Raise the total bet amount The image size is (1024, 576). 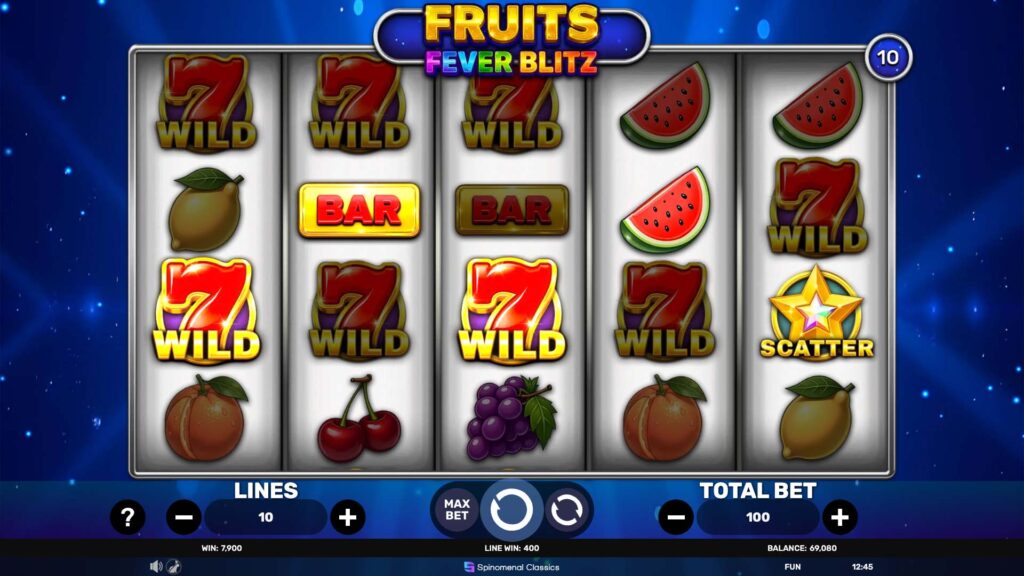840,517
